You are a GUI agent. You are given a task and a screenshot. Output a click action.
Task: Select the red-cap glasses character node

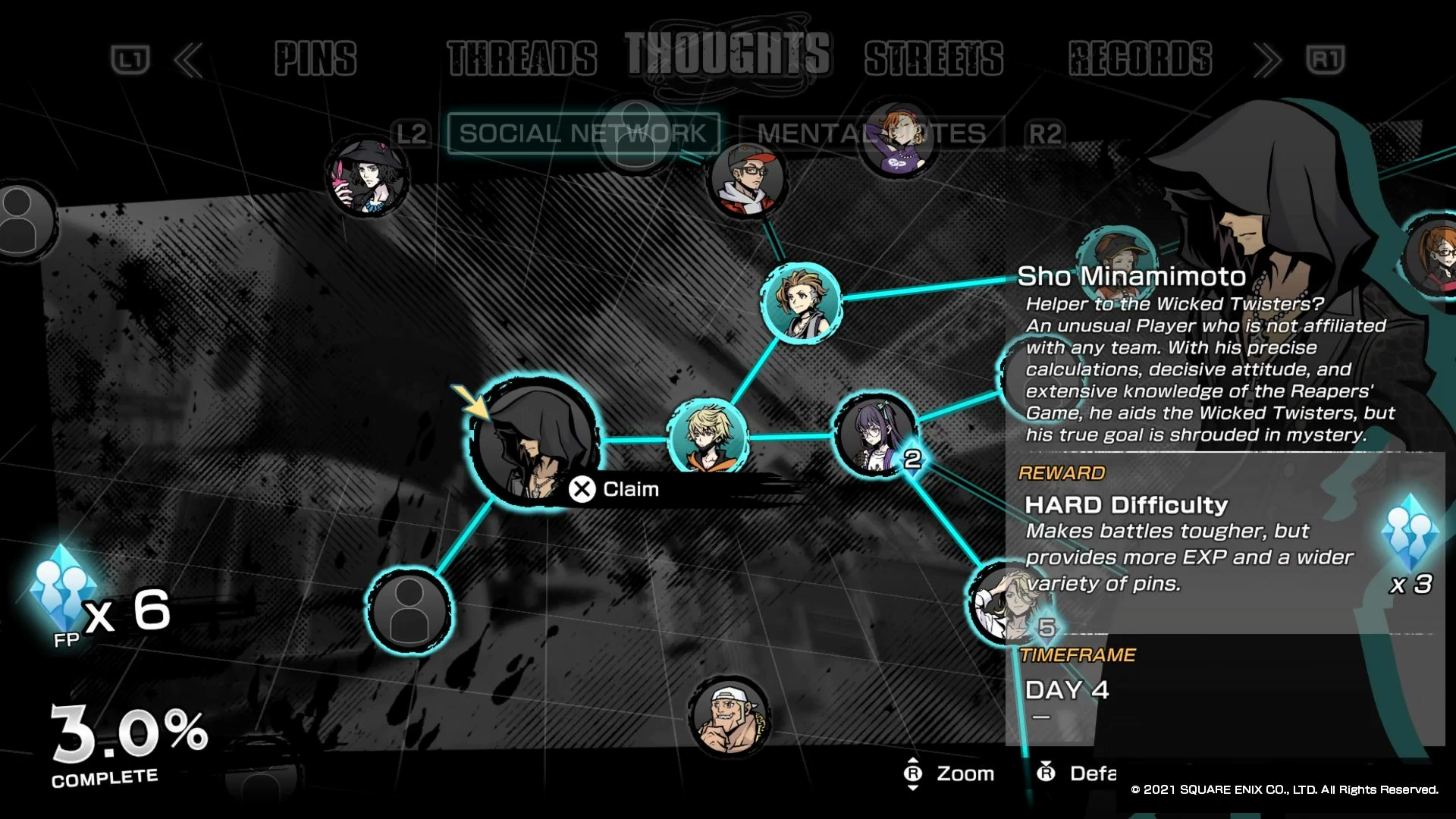(747, 180)
